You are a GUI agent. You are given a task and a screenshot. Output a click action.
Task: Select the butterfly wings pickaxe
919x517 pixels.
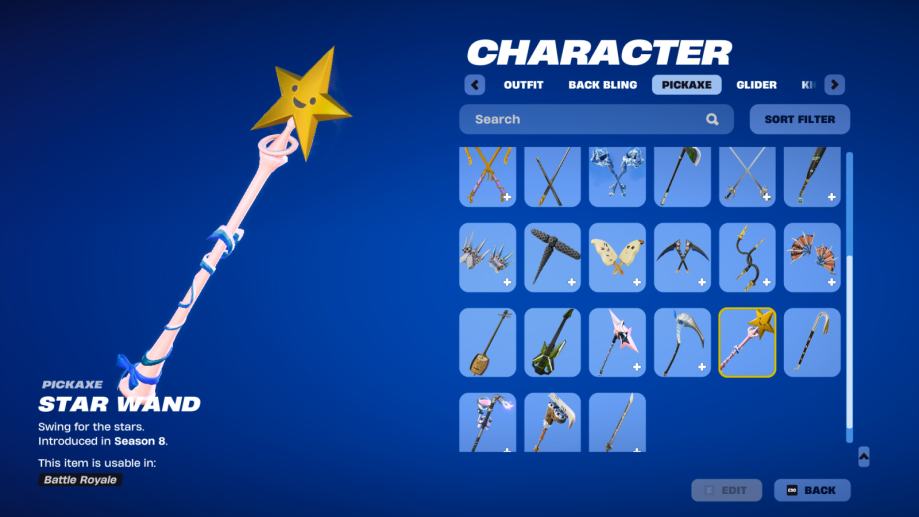pos(617,257)
